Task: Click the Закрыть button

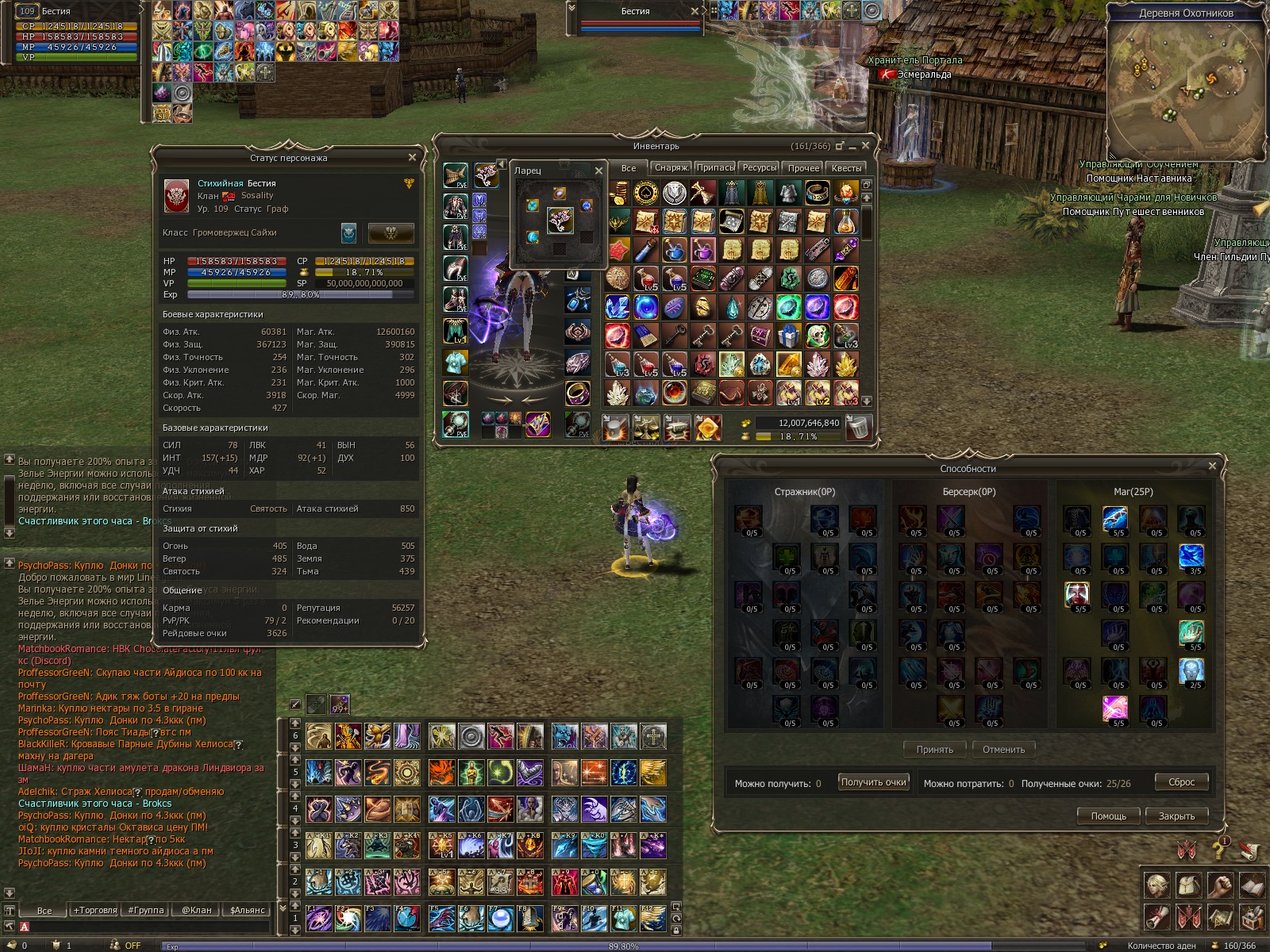Action: 1176,816
